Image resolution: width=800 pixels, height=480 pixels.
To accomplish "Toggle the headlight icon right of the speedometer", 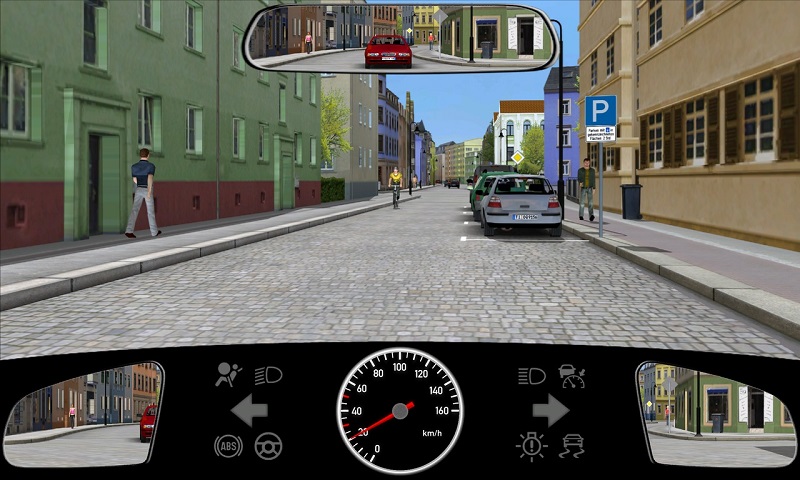I will pos(532,376).
